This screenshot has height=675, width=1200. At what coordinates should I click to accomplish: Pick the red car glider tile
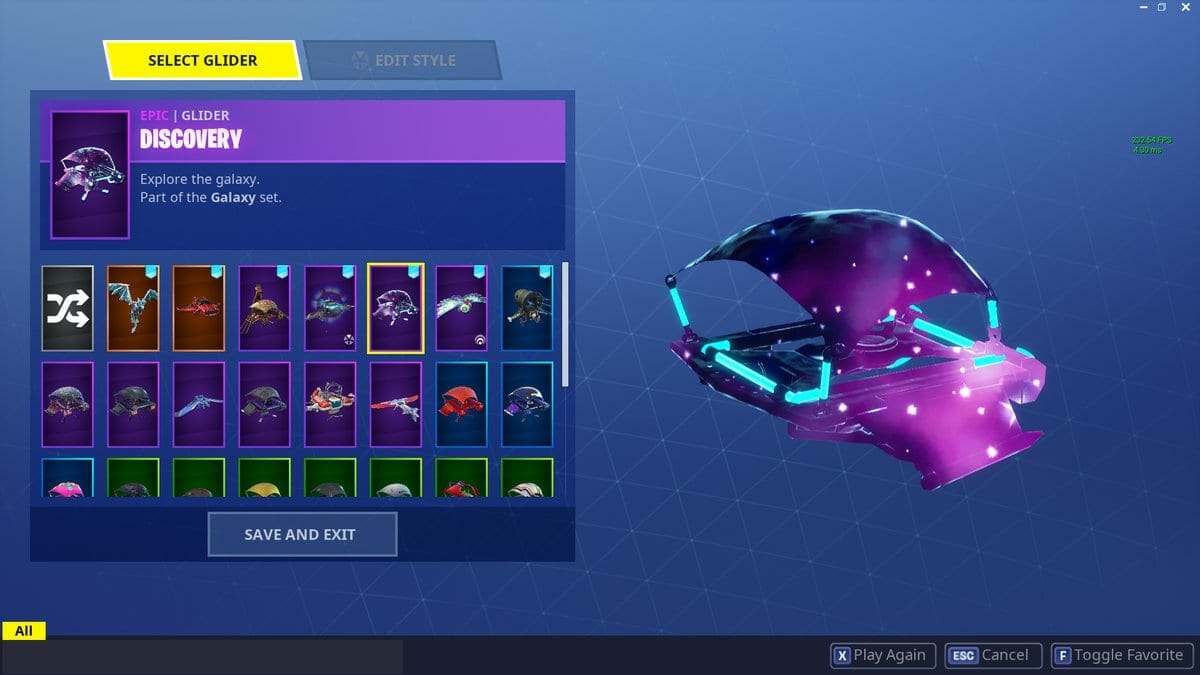click(199, 308)
